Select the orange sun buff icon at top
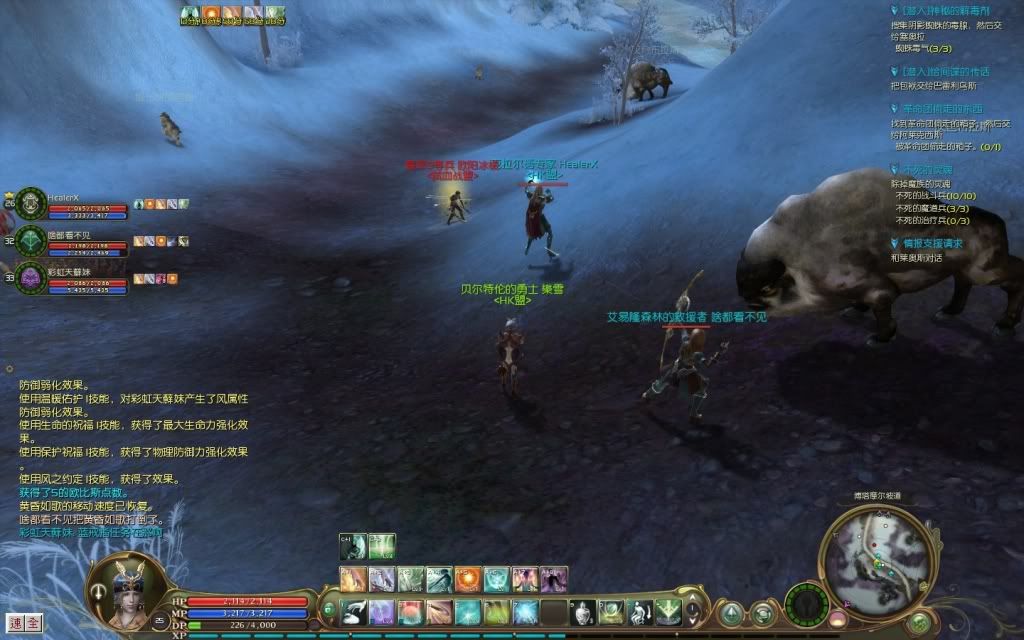The width and height of the screenshot is (1024, 640). tap(211, 14)
